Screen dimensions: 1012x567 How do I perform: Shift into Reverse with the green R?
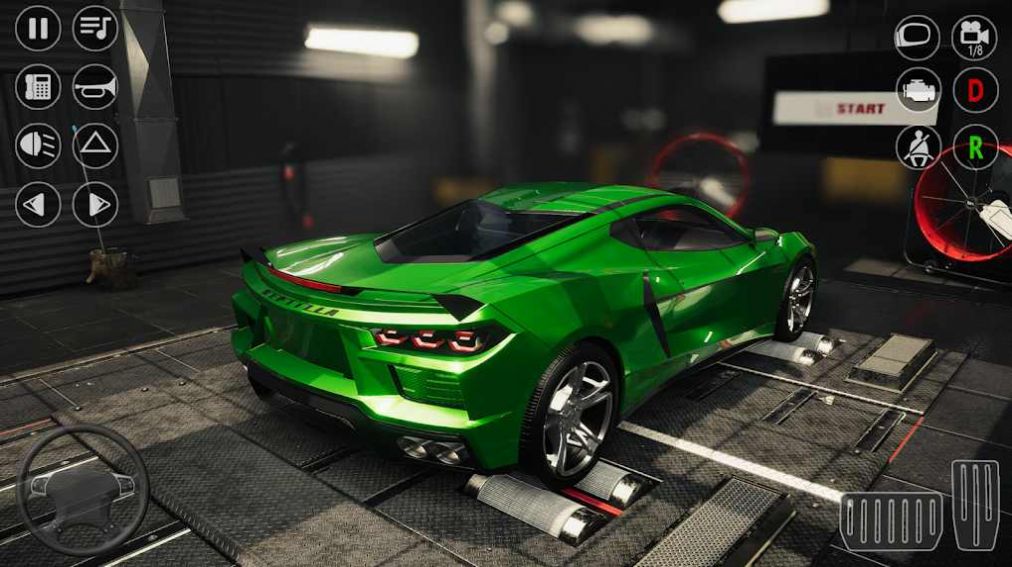pyautogui.click(x=975, y=148)
